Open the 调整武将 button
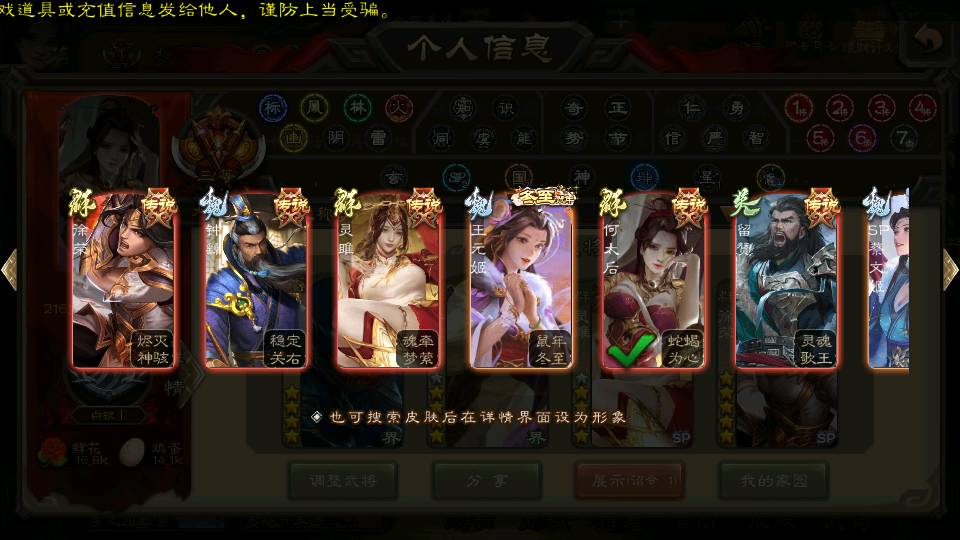The height and width of the screenshot is (540, 960). tap(343, 480)
